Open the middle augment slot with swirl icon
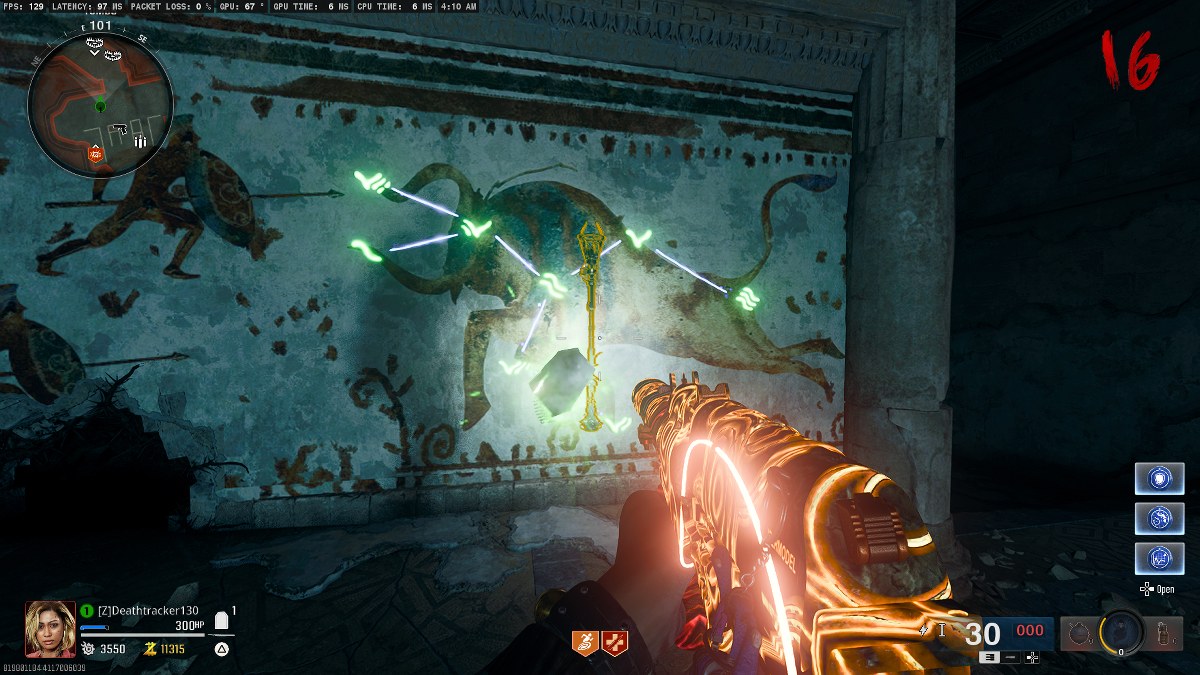The width and height of the screenshot is (1200, 675). click(x=1159, y=518)
